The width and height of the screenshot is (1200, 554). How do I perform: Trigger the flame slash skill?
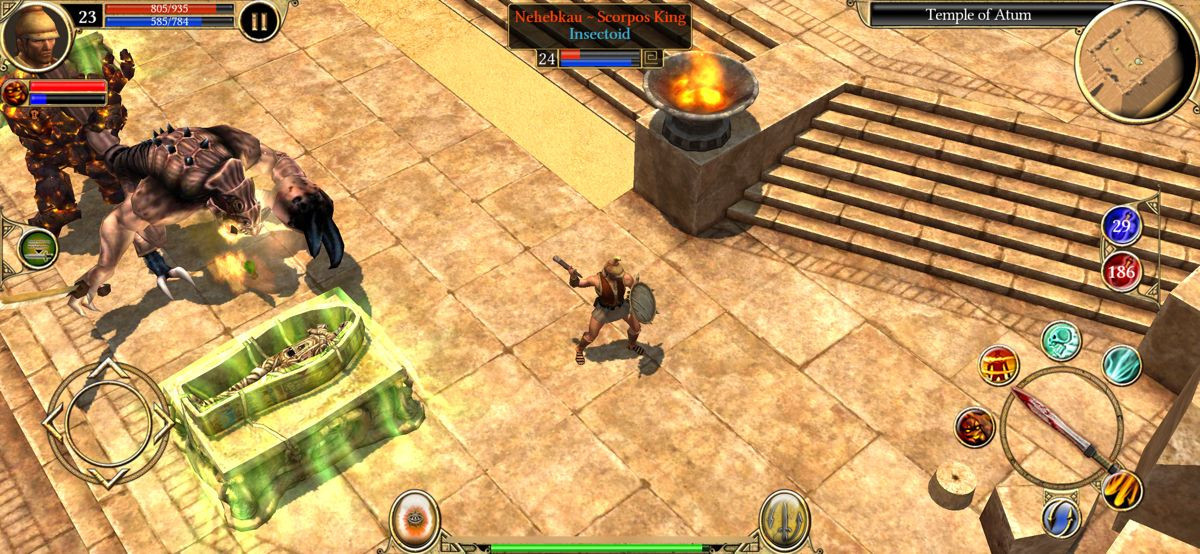[x=1121, y=490]
